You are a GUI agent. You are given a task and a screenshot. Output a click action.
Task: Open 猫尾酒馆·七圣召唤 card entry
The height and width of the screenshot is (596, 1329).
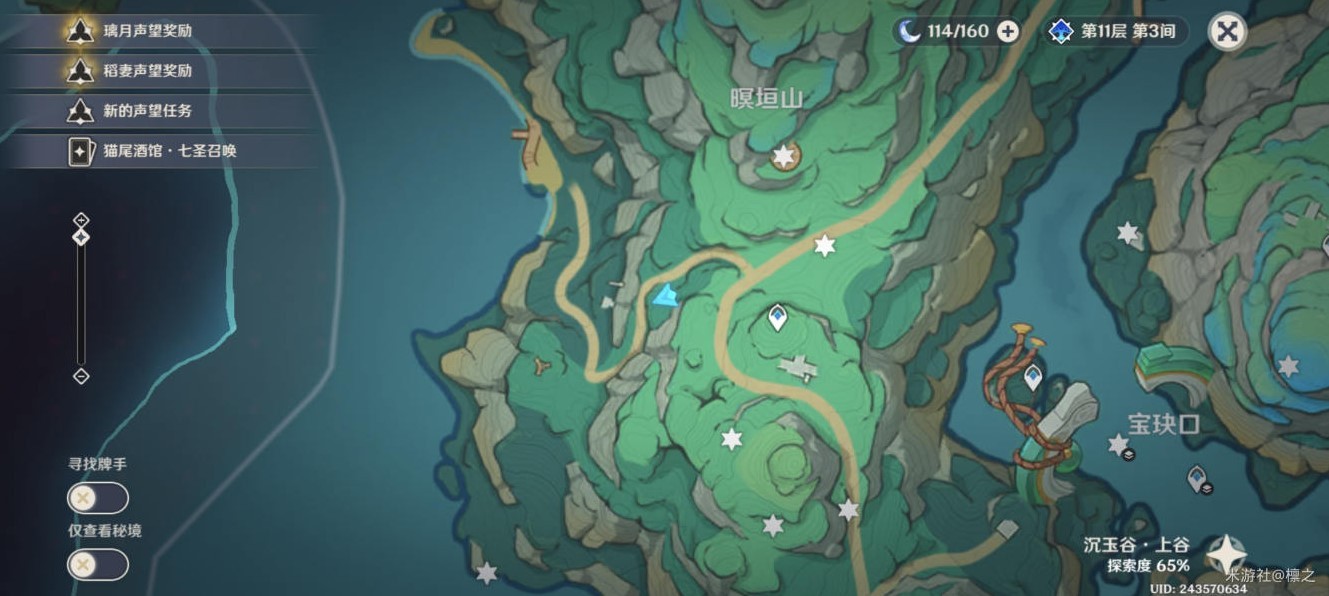coord(168,151)
